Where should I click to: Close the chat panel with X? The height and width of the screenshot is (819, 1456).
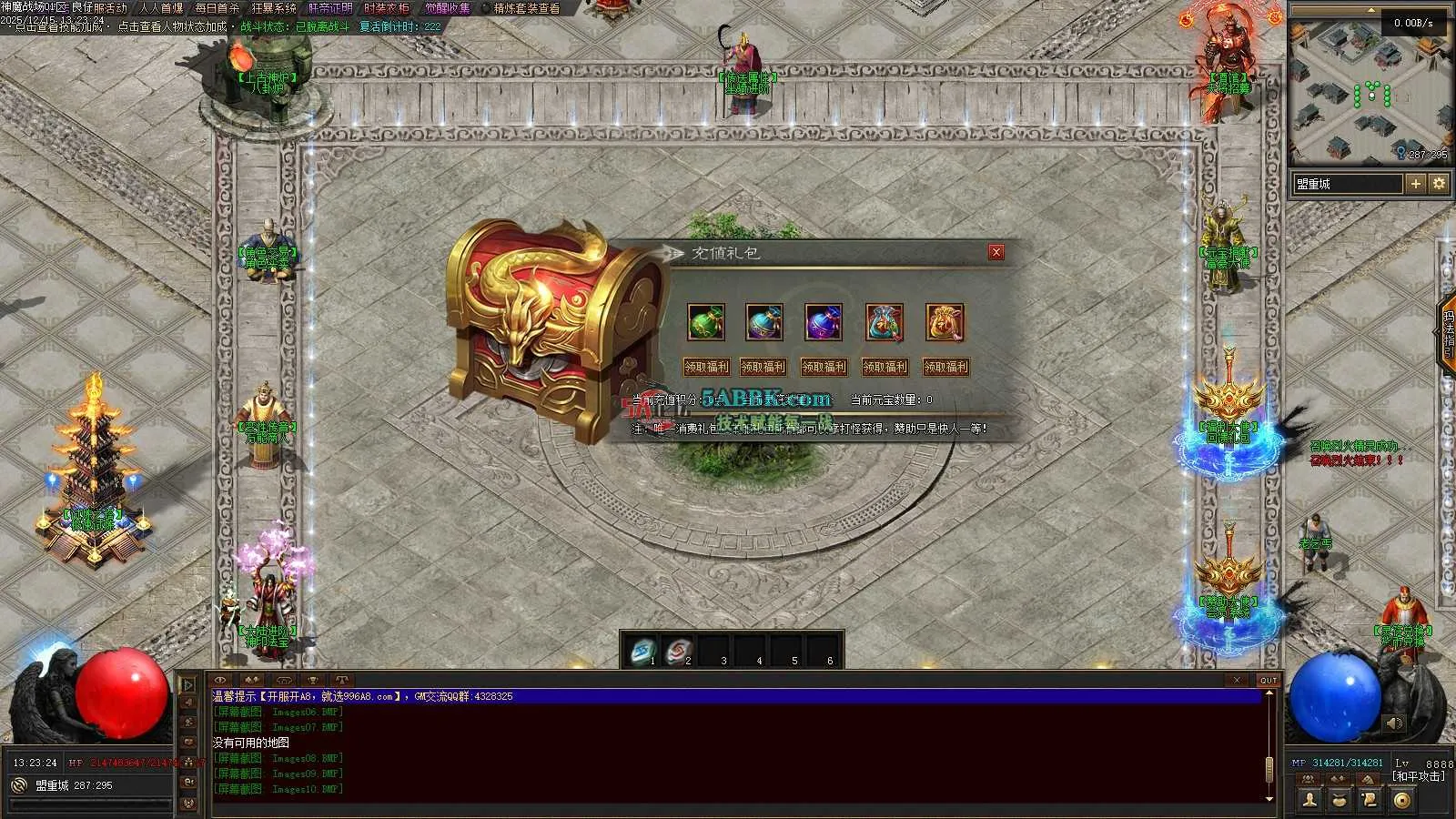(x=1236, y=680)
